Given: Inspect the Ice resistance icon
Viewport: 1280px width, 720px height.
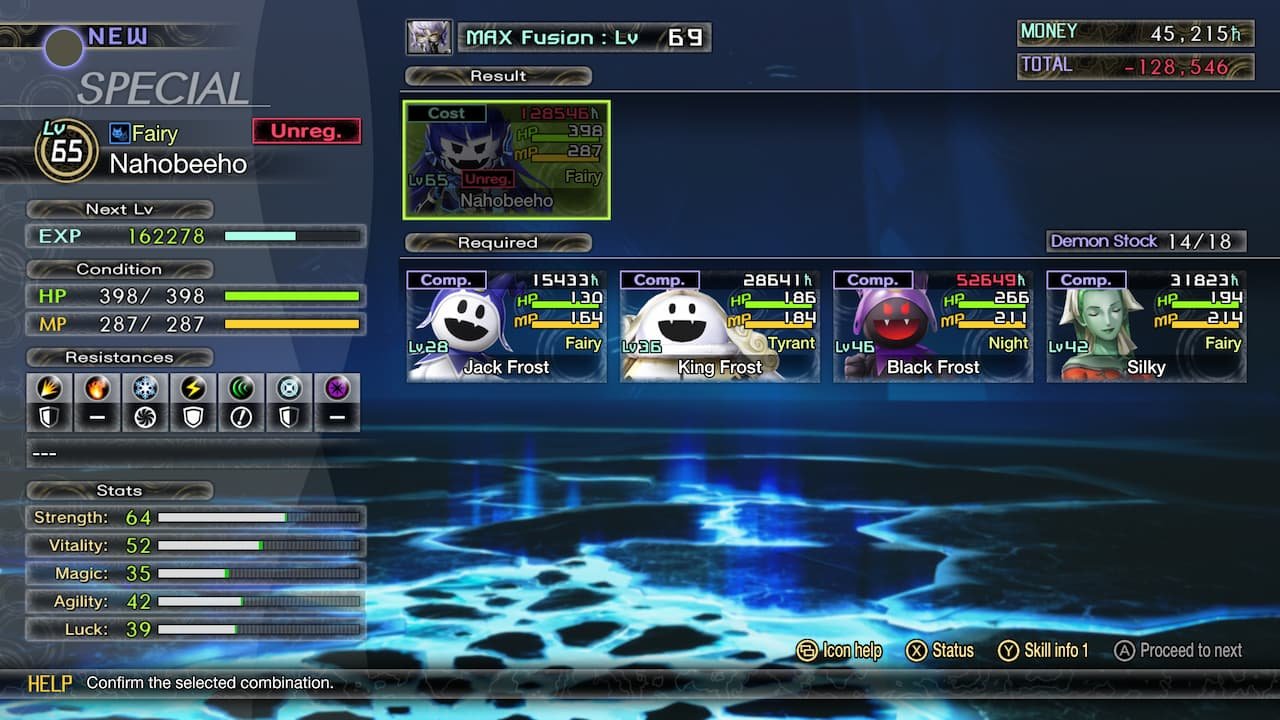Looking at the screenshot, I should click(x=144, y=388).
